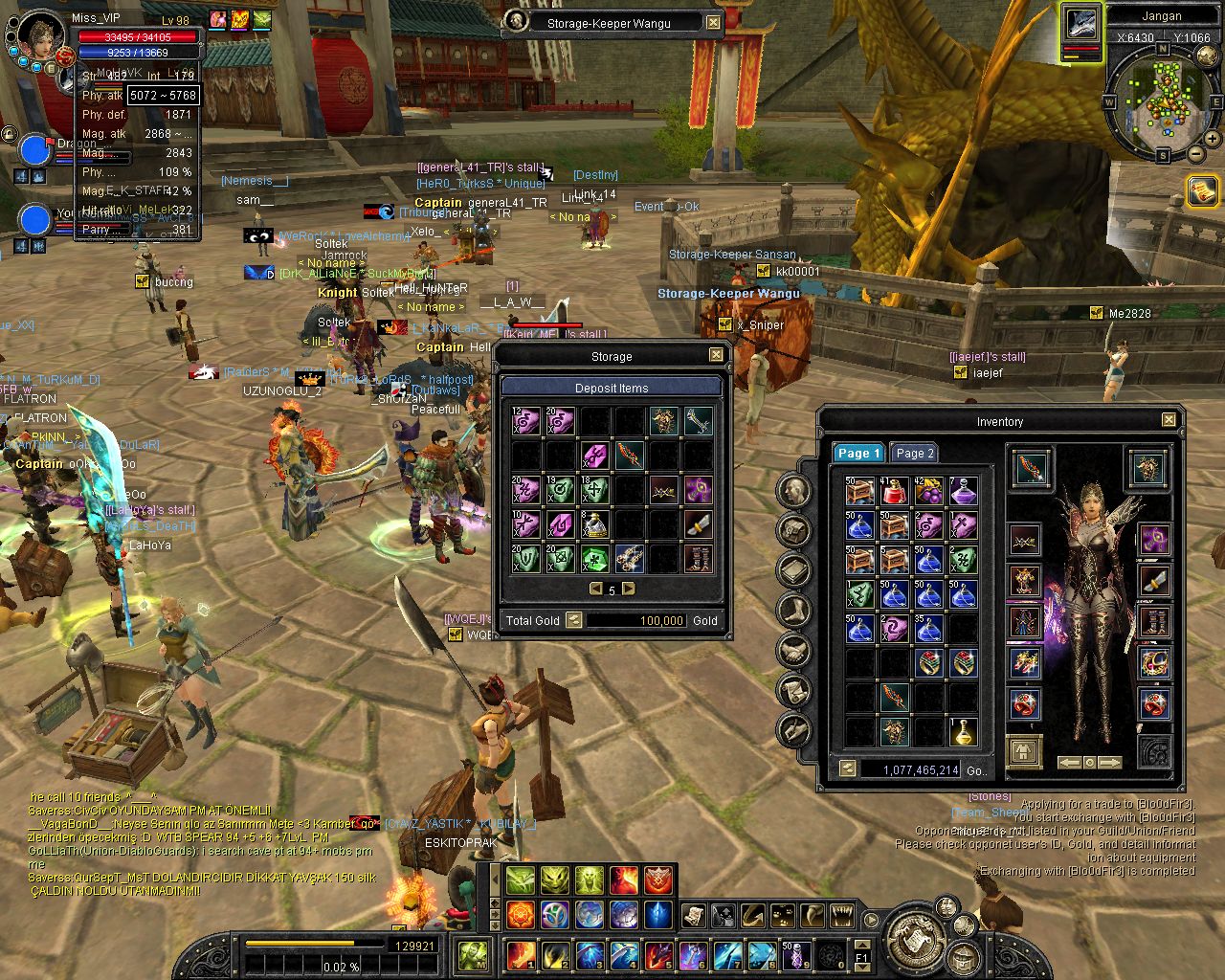Close the Inventory window

click(1169, 420)
